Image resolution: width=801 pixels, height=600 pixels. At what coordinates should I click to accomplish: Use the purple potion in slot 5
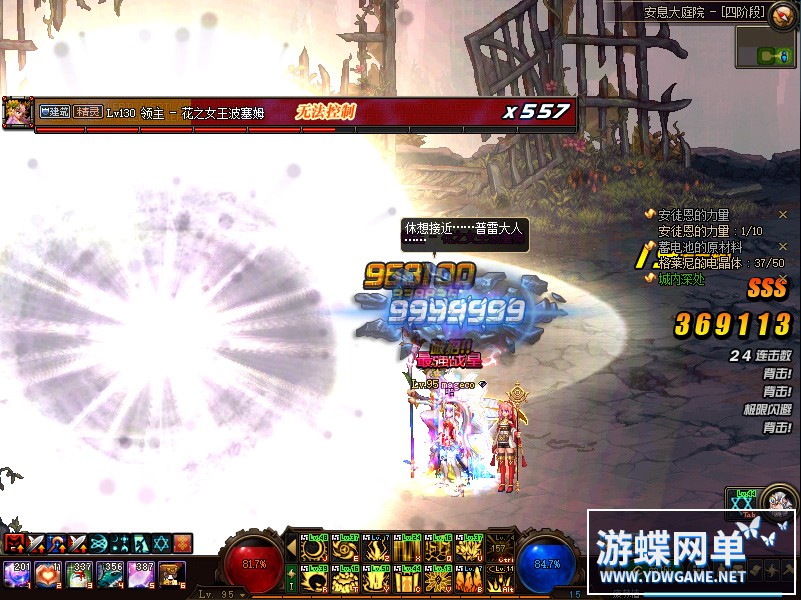(142, 574)
